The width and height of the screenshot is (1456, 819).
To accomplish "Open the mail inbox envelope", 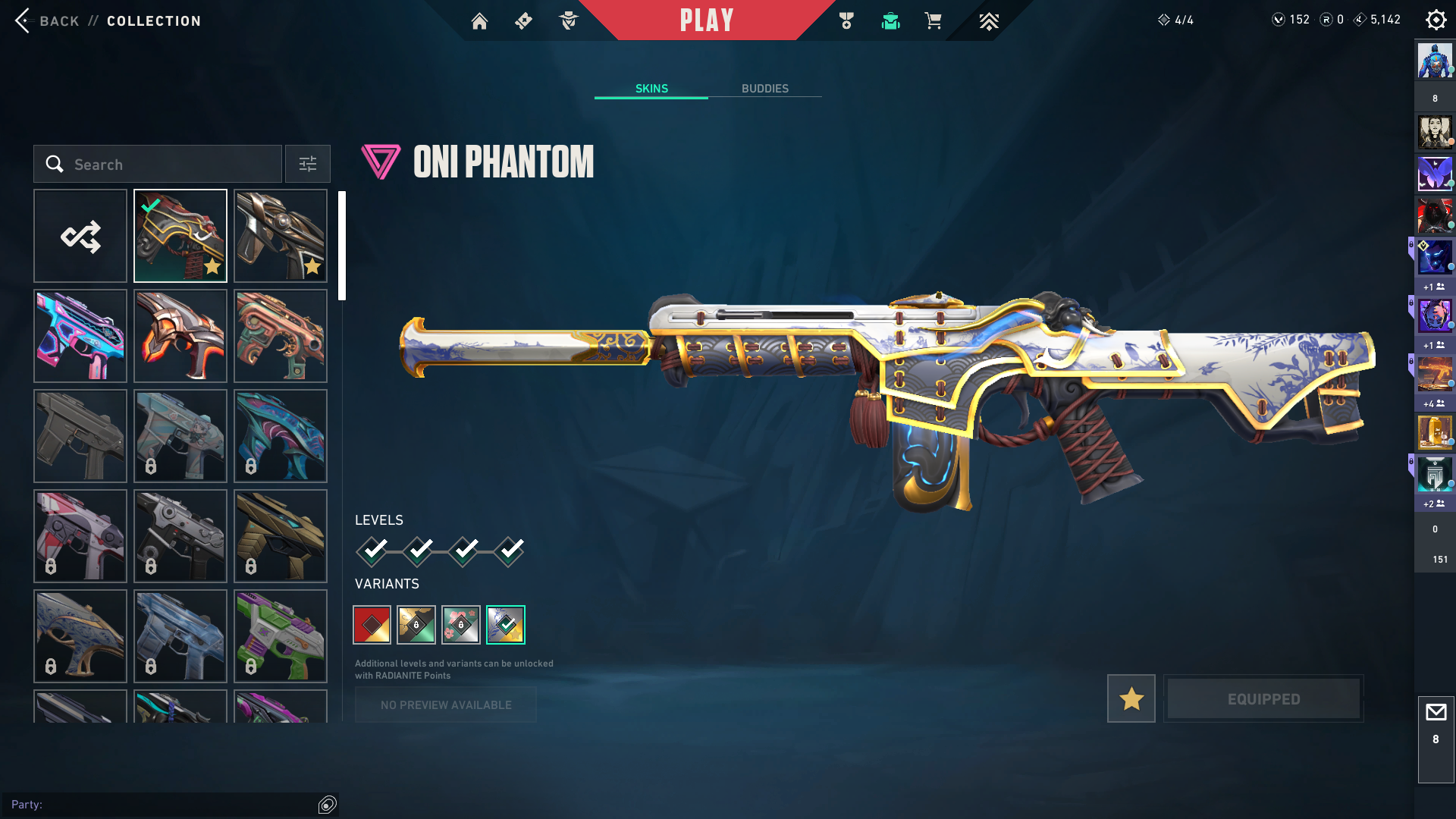I will (1436, 713).
